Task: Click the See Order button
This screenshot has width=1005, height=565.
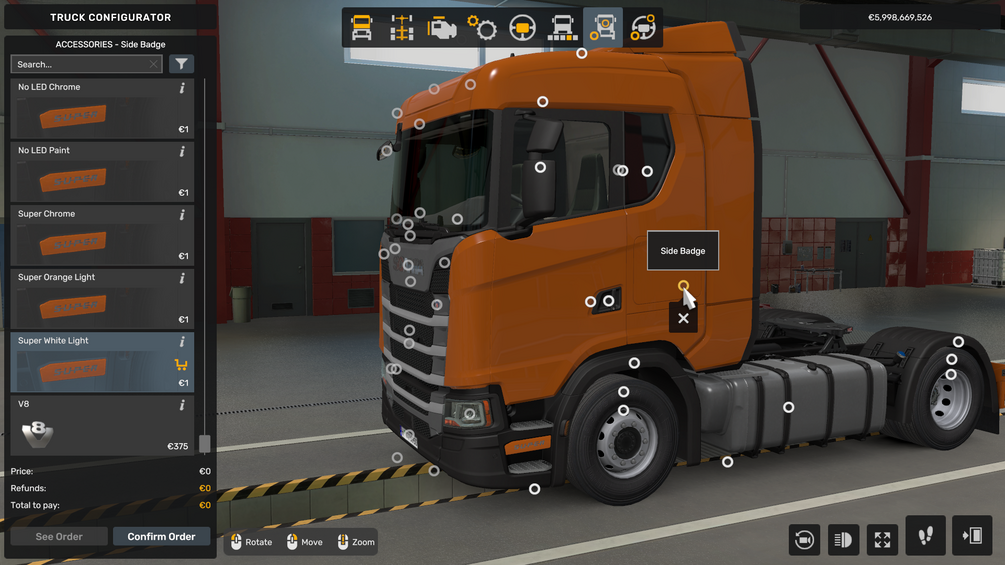Action: (59, 537)
